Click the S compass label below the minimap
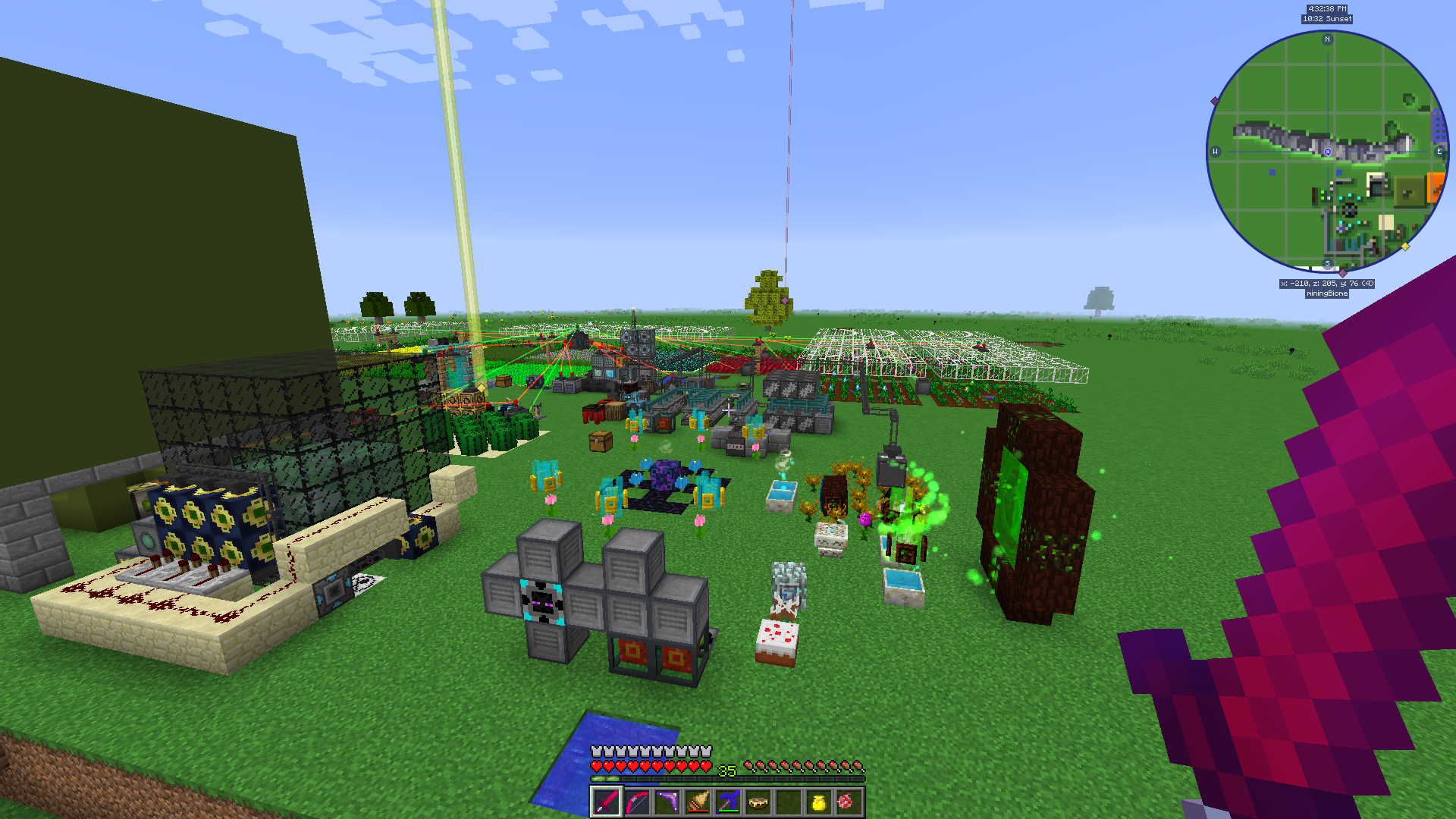This screenshot has height=819, width=1456. [1327, 263]
